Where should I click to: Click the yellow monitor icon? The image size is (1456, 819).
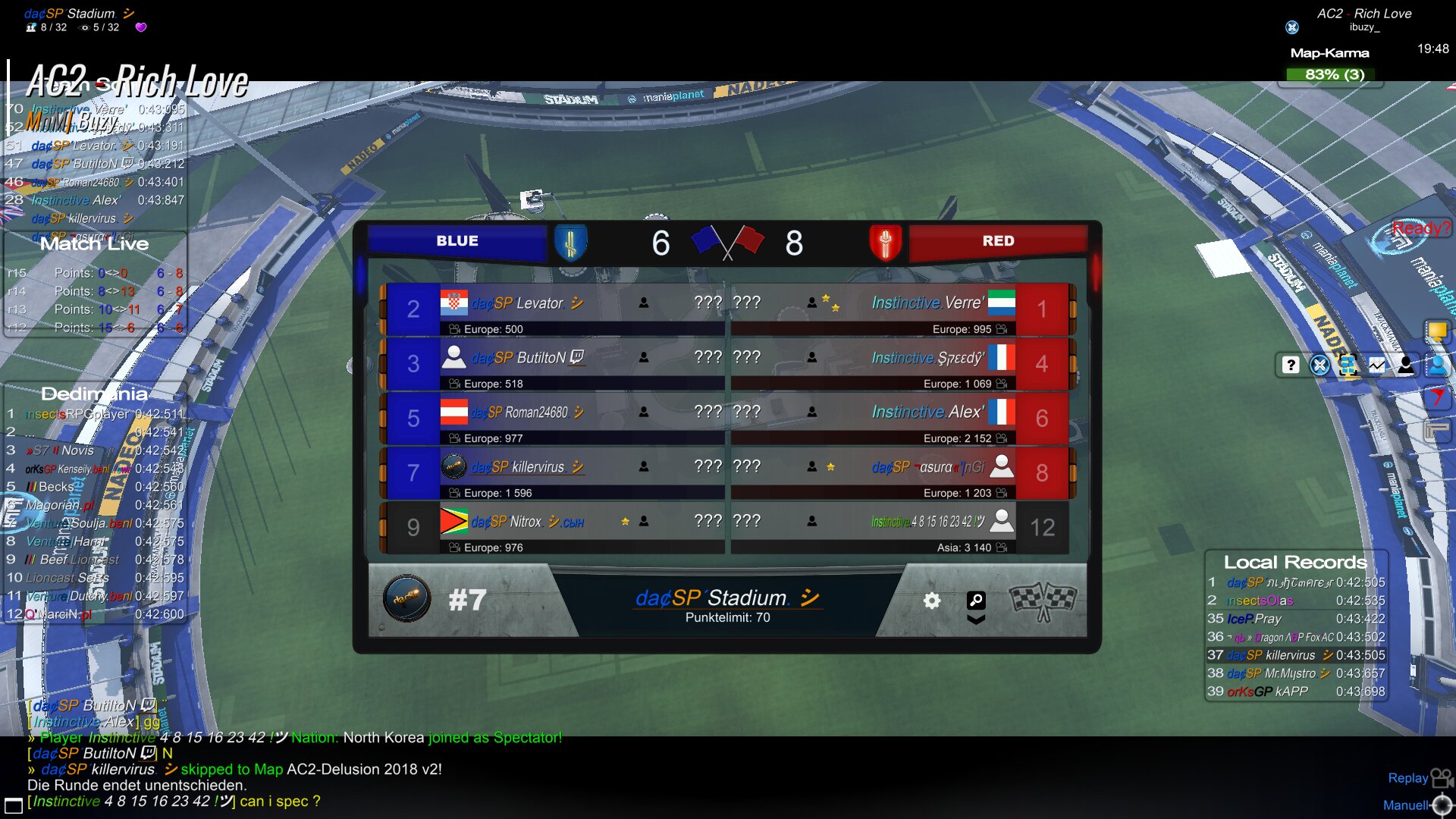pyautogui.click(x=1436, y=331)
